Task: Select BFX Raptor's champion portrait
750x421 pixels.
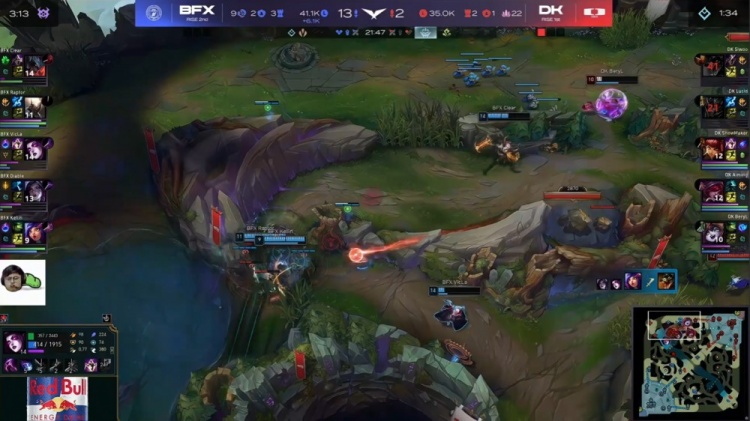Action: click(34, 107)
